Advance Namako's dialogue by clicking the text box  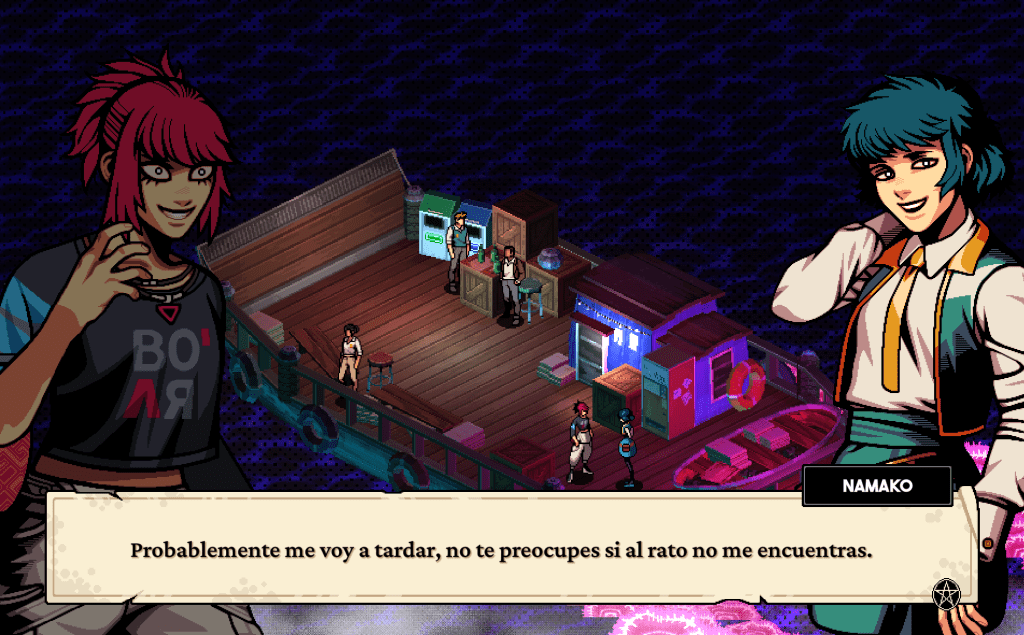click(x=500, y=550)
